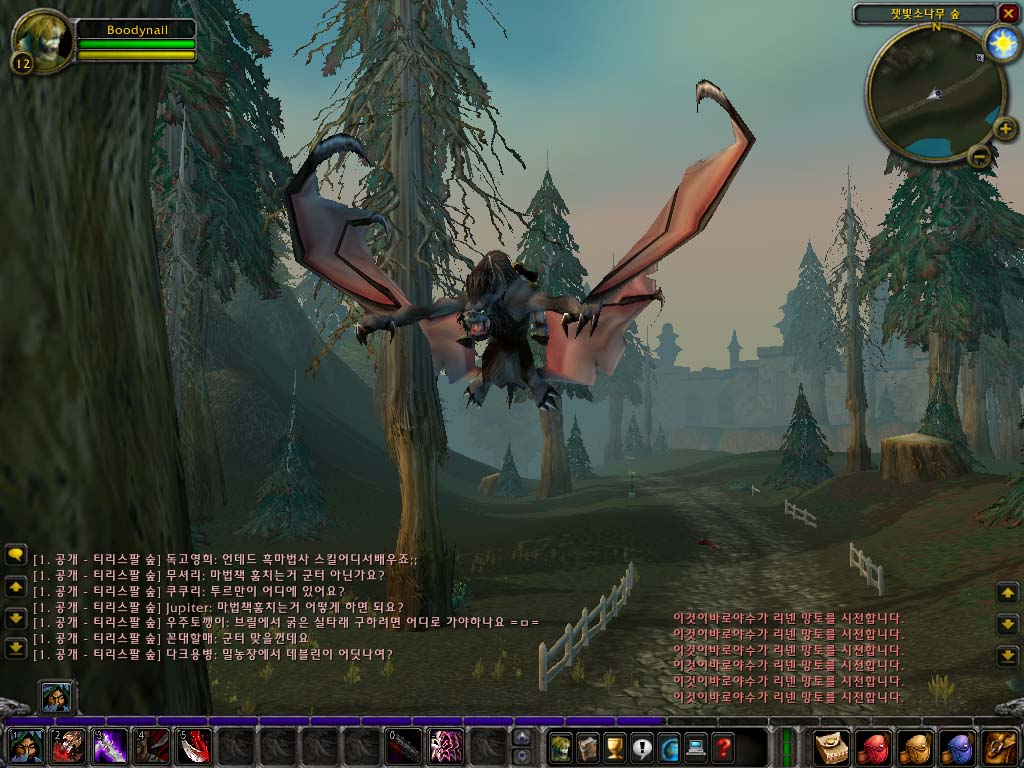1024x768 pixels.
Task: Click the zone name bar above the minimap
Action: click(x=924, y=13)
